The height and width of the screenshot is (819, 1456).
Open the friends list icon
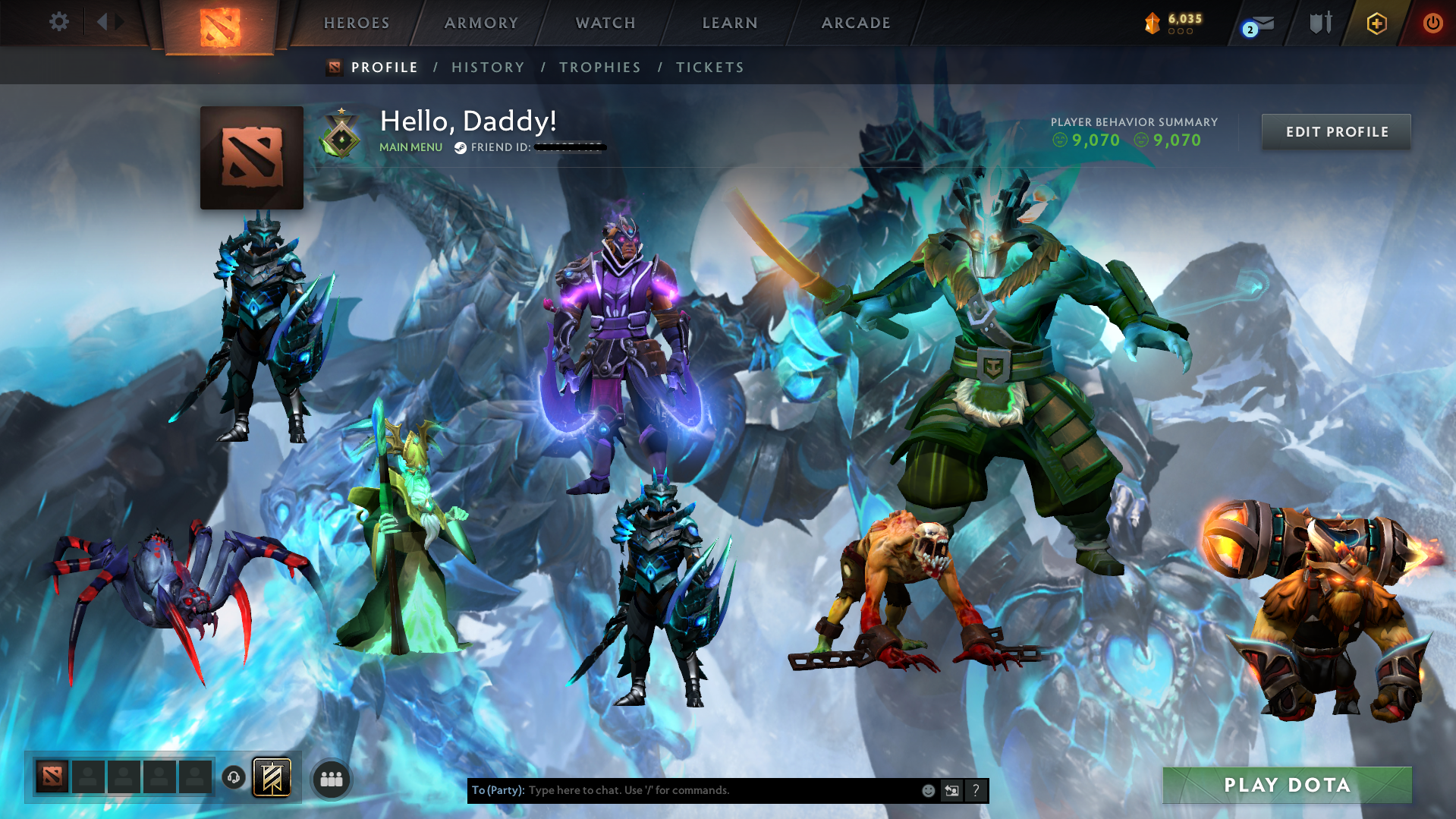[331, 778]
